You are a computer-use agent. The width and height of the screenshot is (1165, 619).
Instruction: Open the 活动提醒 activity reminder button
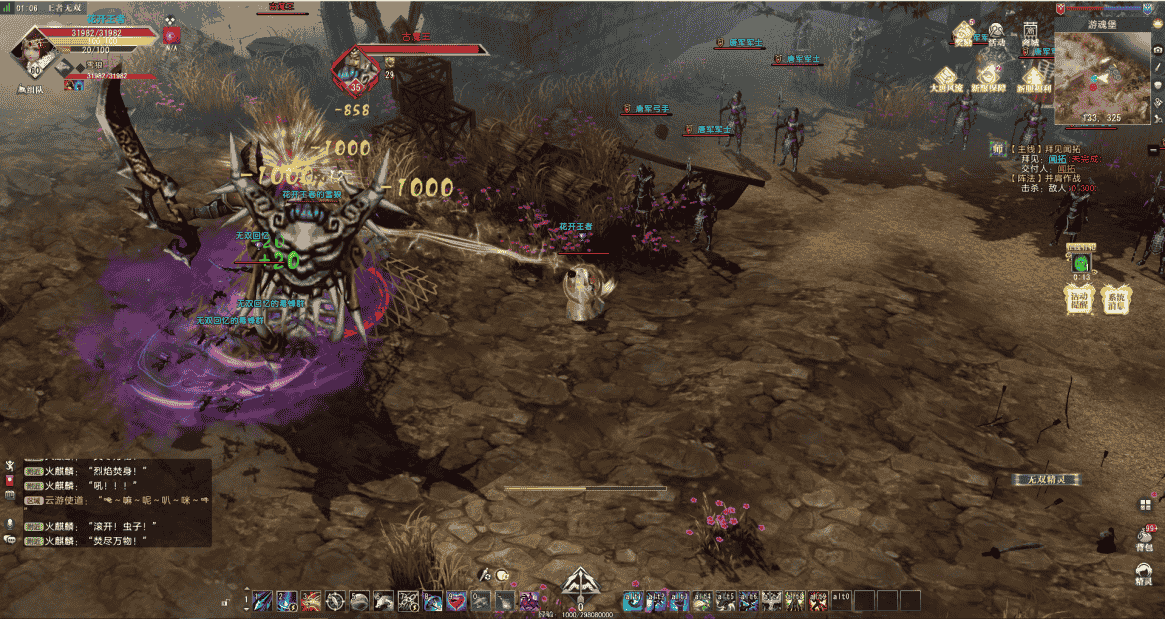1078,299
